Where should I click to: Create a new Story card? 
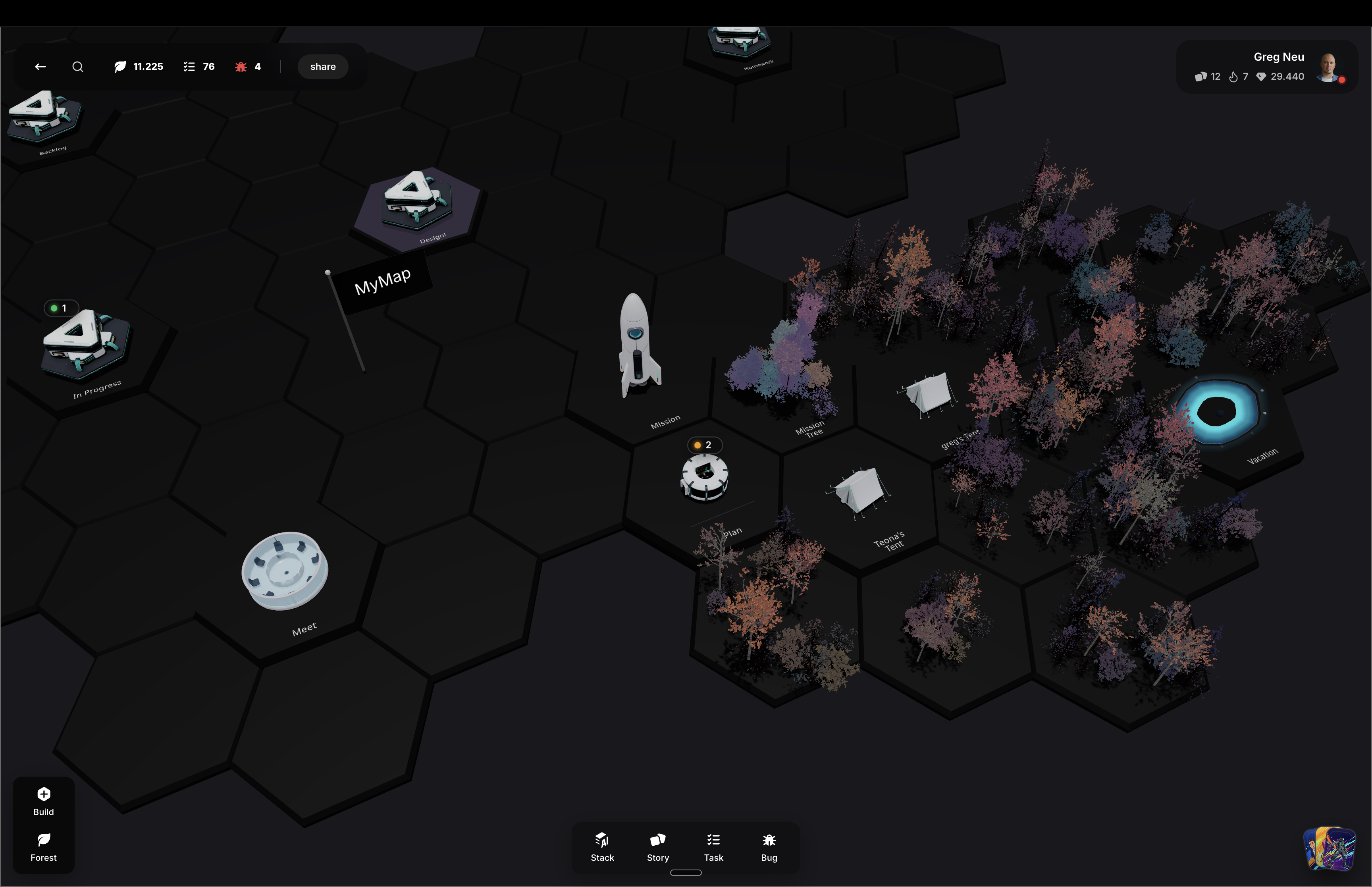[657, 847]
